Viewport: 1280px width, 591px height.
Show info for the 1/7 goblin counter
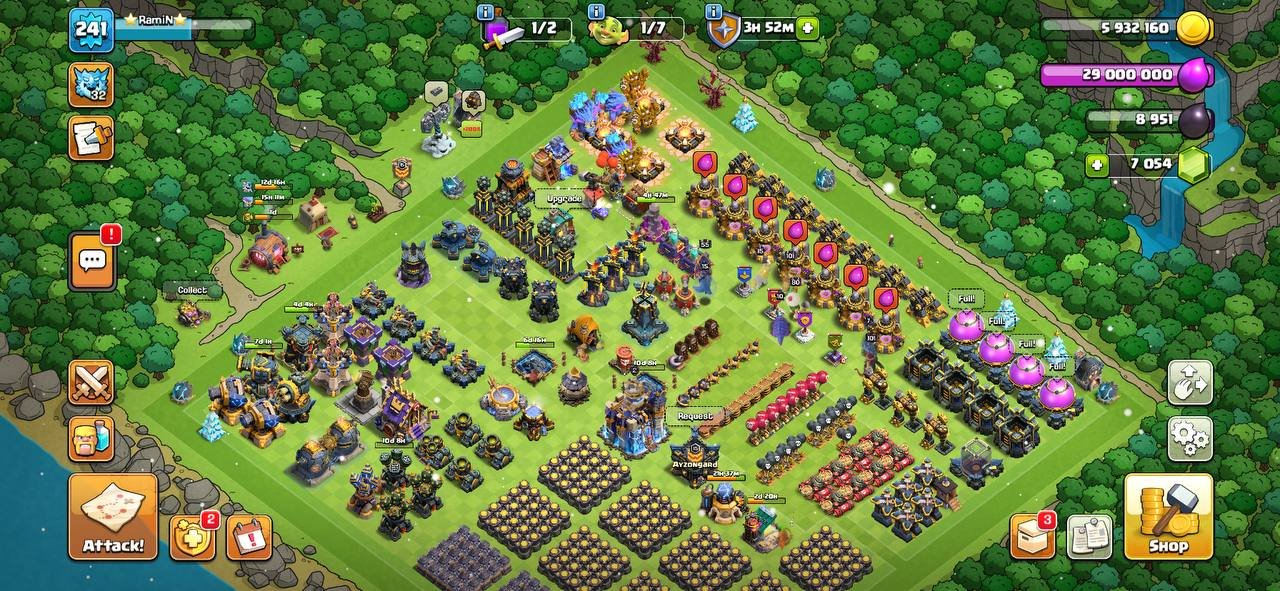tap(597, 12)
